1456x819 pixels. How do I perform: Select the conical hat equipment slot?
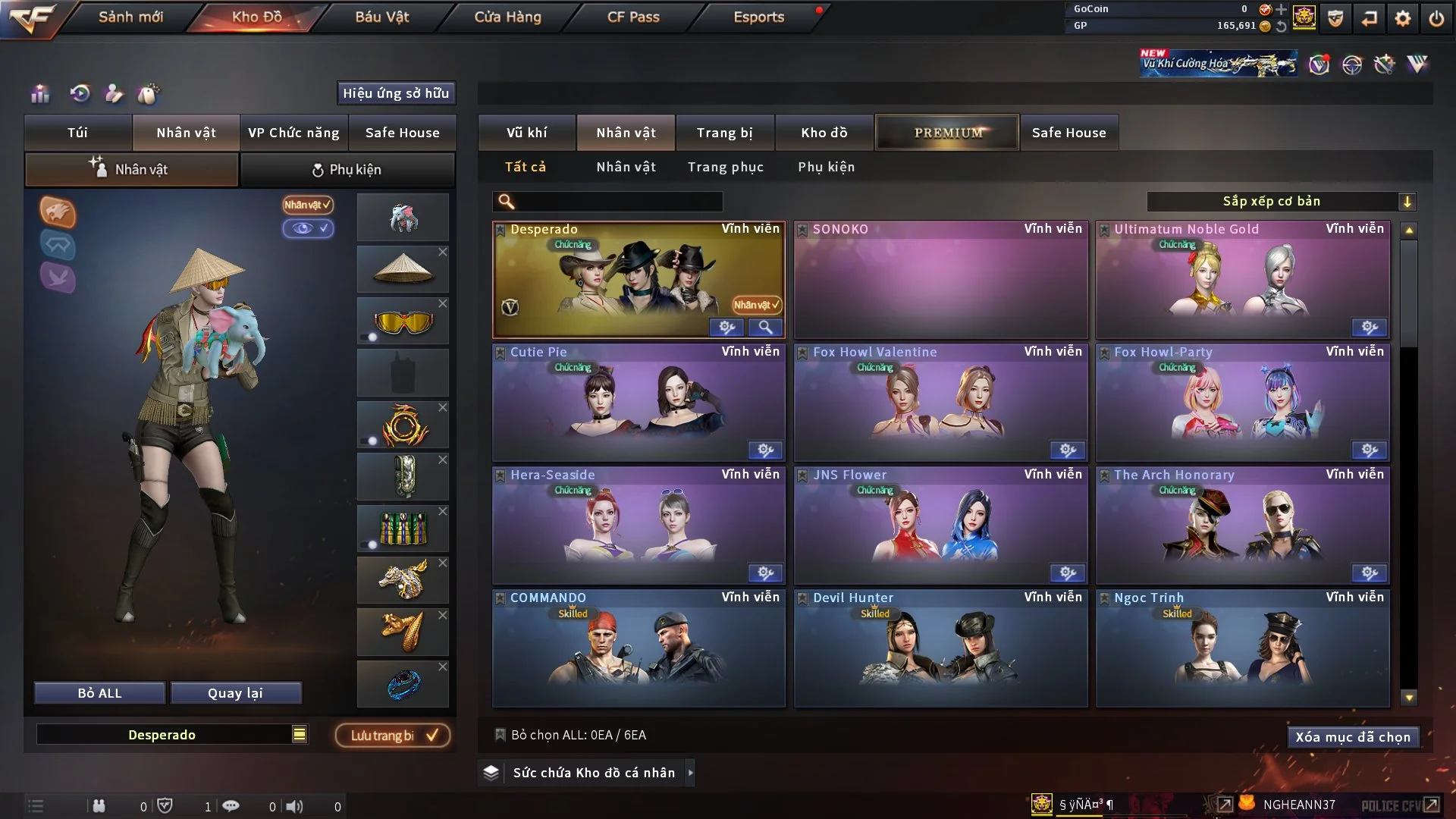pyautogui.click(x=402, y=269)
